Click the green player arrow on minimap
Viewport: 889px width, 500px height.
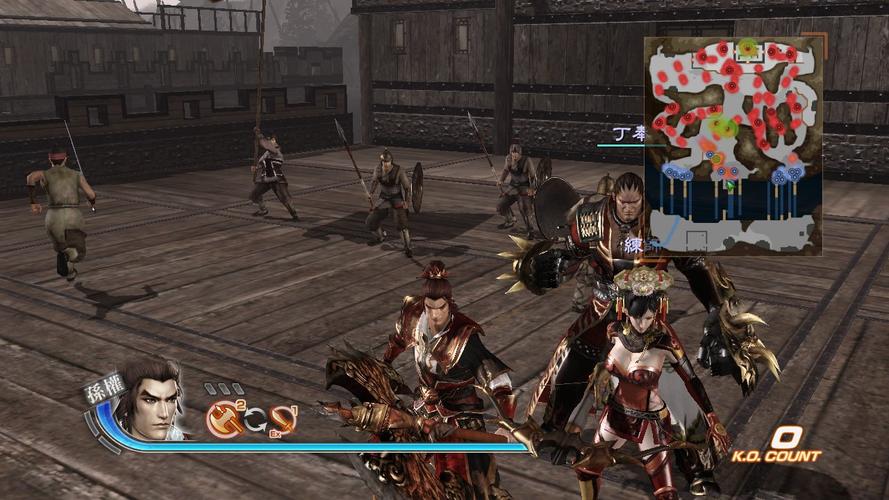coord(730,184)
